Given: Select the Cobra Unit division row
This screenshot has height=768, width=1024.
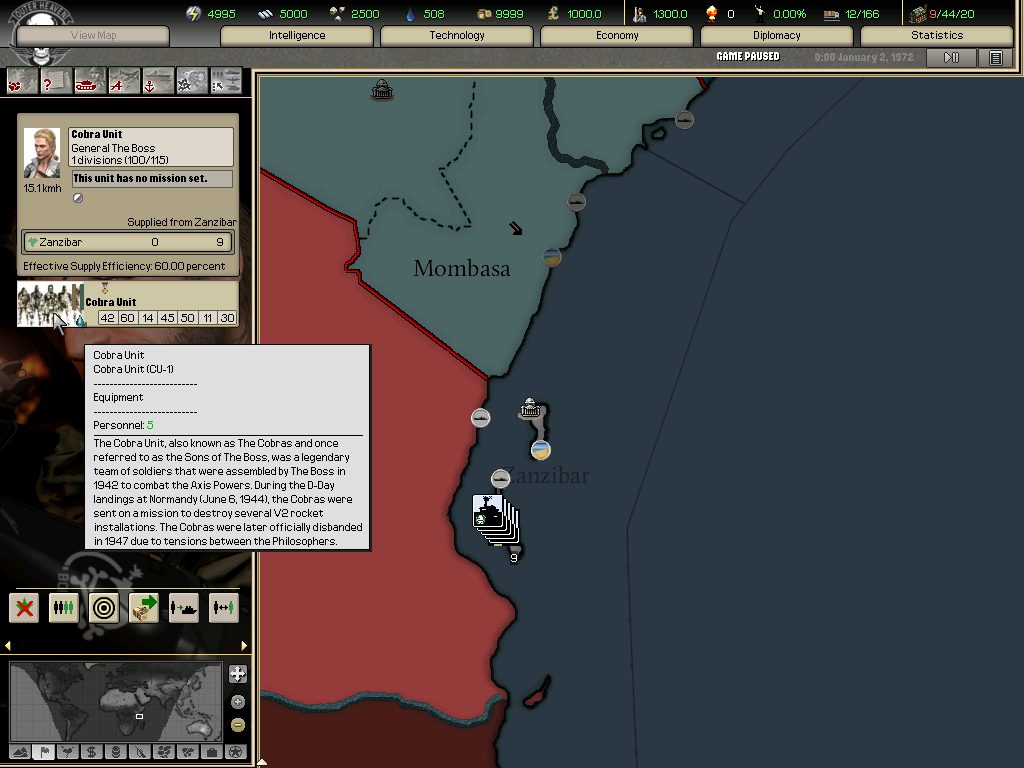Looking at the screenshot, I should pyautogui.click(x=128, y=305).
